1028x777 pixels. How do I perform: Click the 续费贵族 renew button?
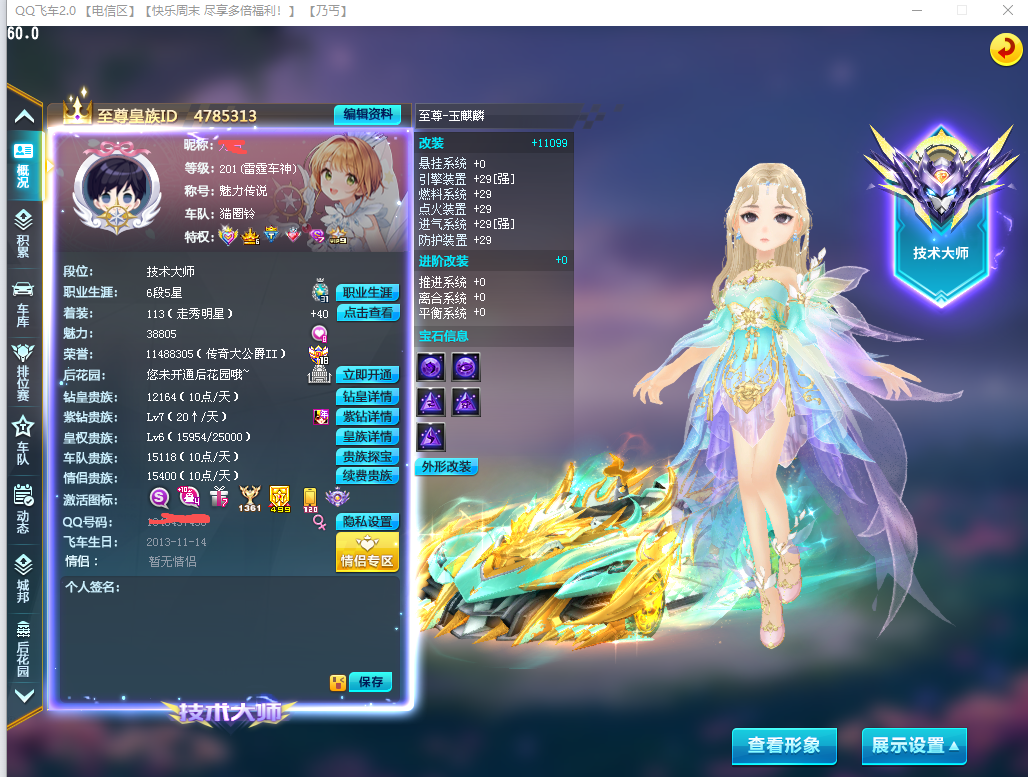click(367, 476)
